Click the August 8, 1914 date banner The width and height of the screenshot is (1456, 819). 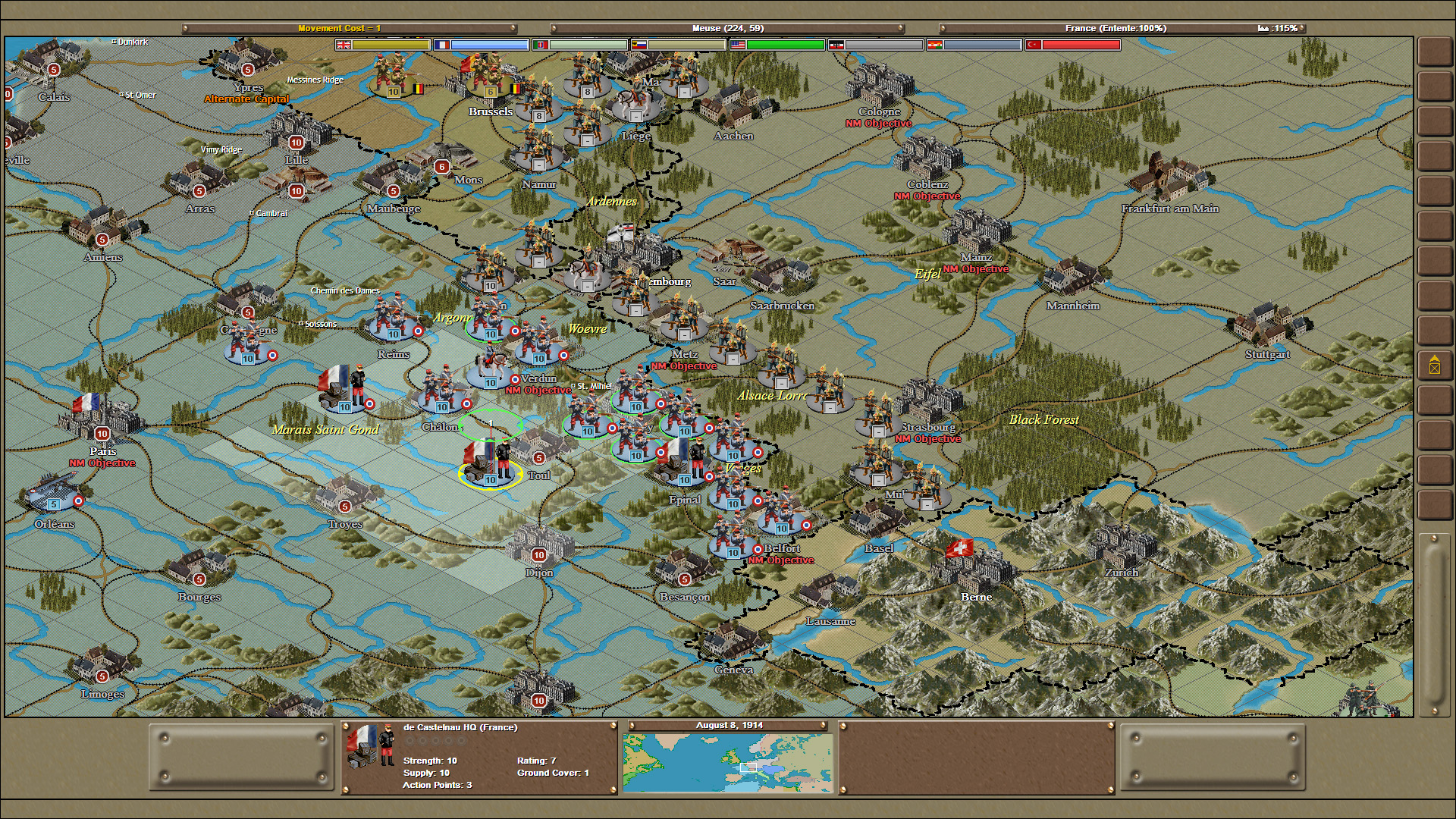coord(730,725)
